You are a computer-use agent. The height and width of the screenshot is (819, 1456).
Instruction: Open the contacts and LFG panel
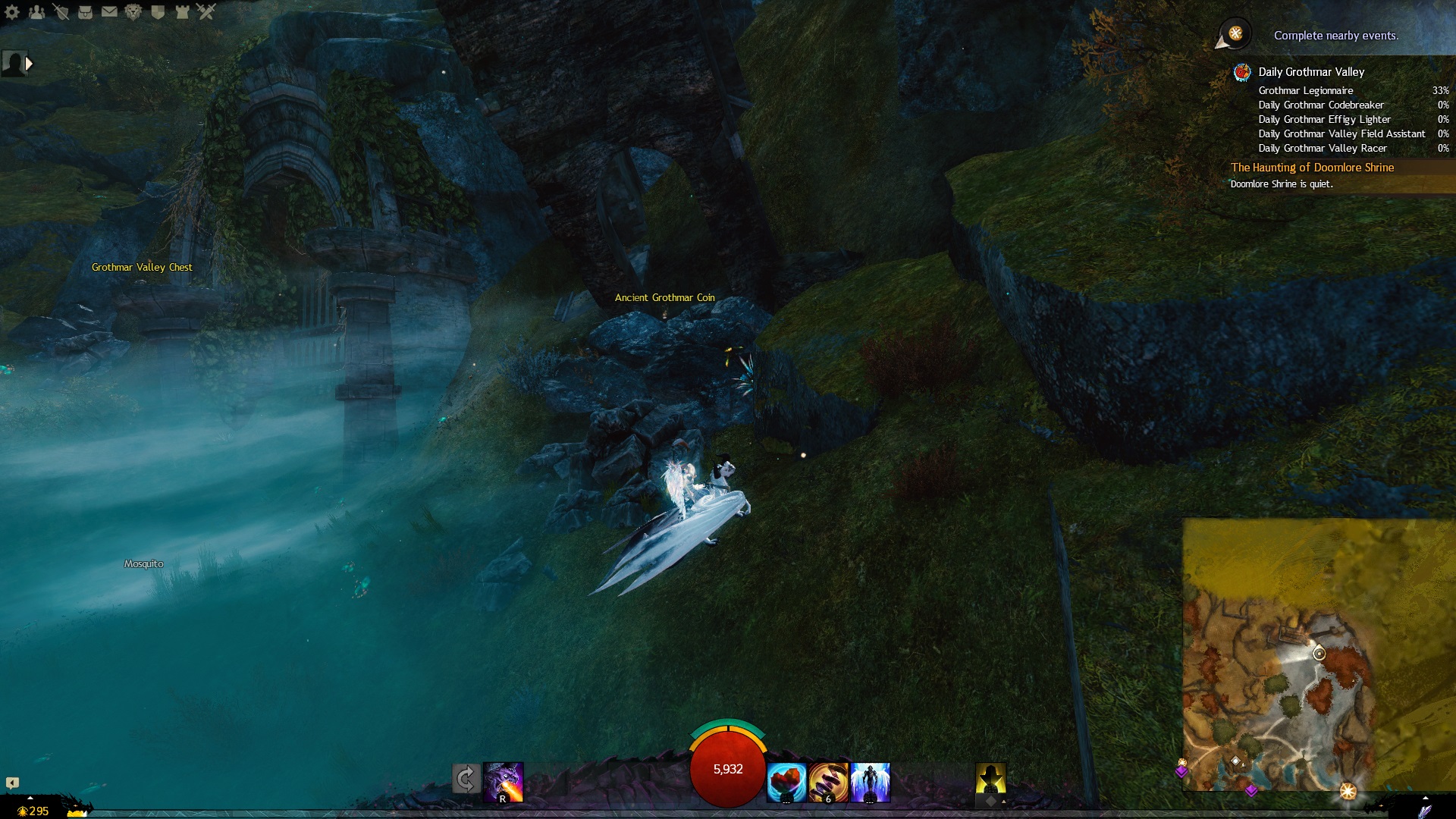[36, 11]
